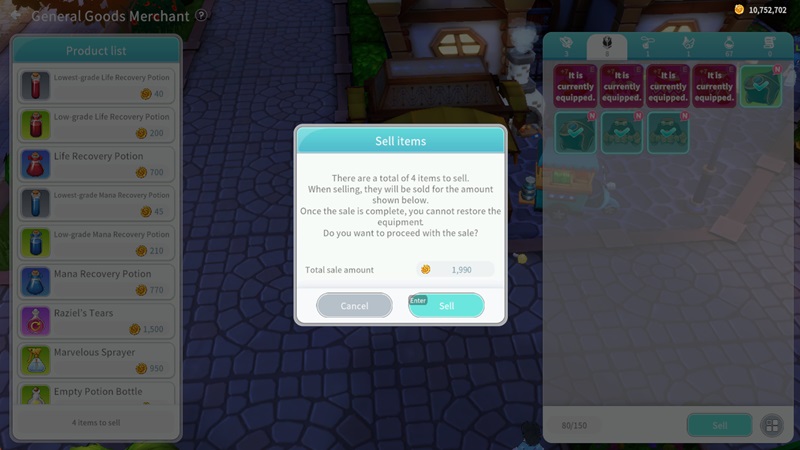Go back using the arrow by the merchant title
This screenshot has width=800, height=450.
point(16,16)
